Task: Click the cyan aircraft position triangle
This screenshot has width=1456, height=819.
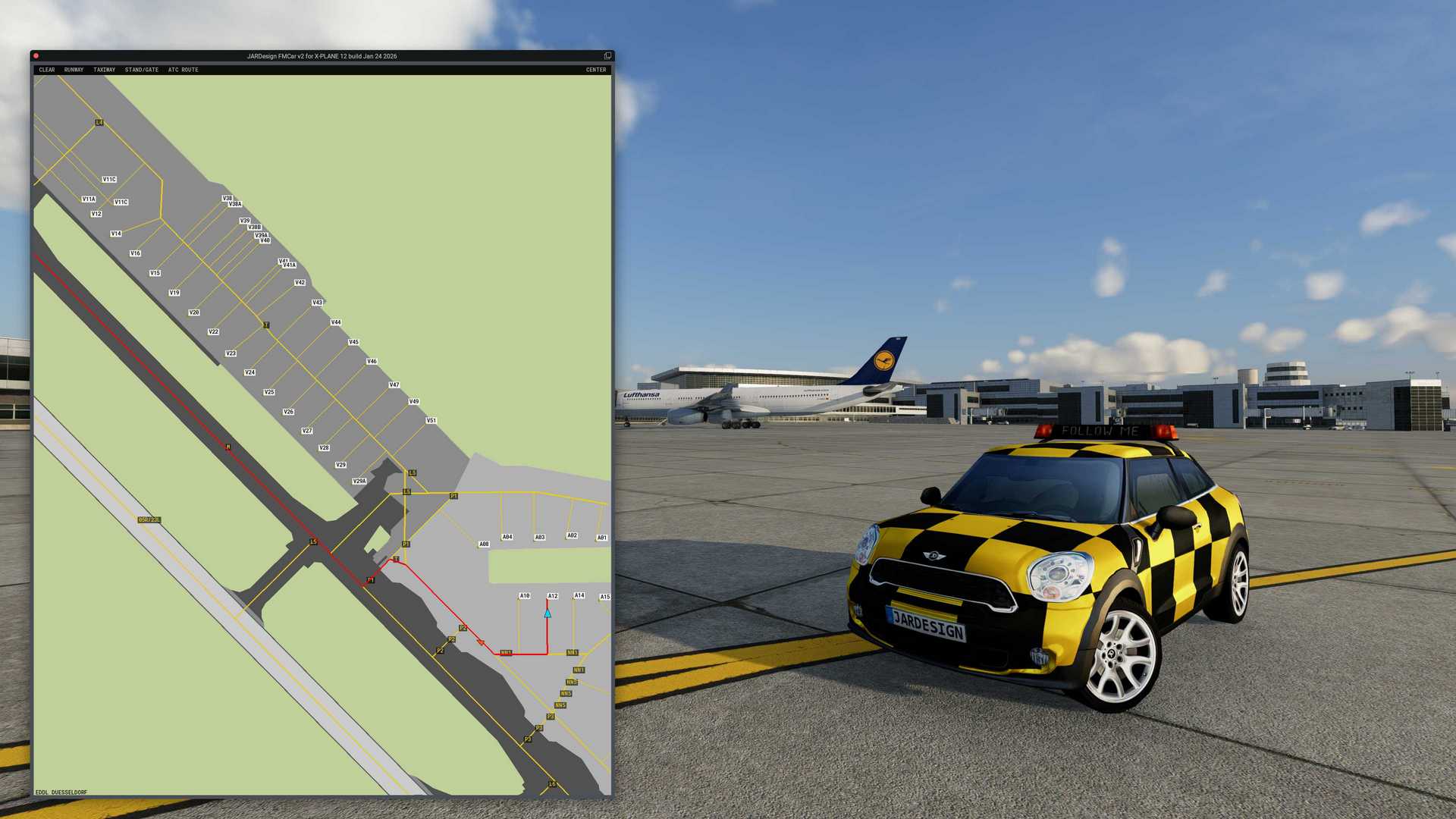Action: tap(548, 613)
